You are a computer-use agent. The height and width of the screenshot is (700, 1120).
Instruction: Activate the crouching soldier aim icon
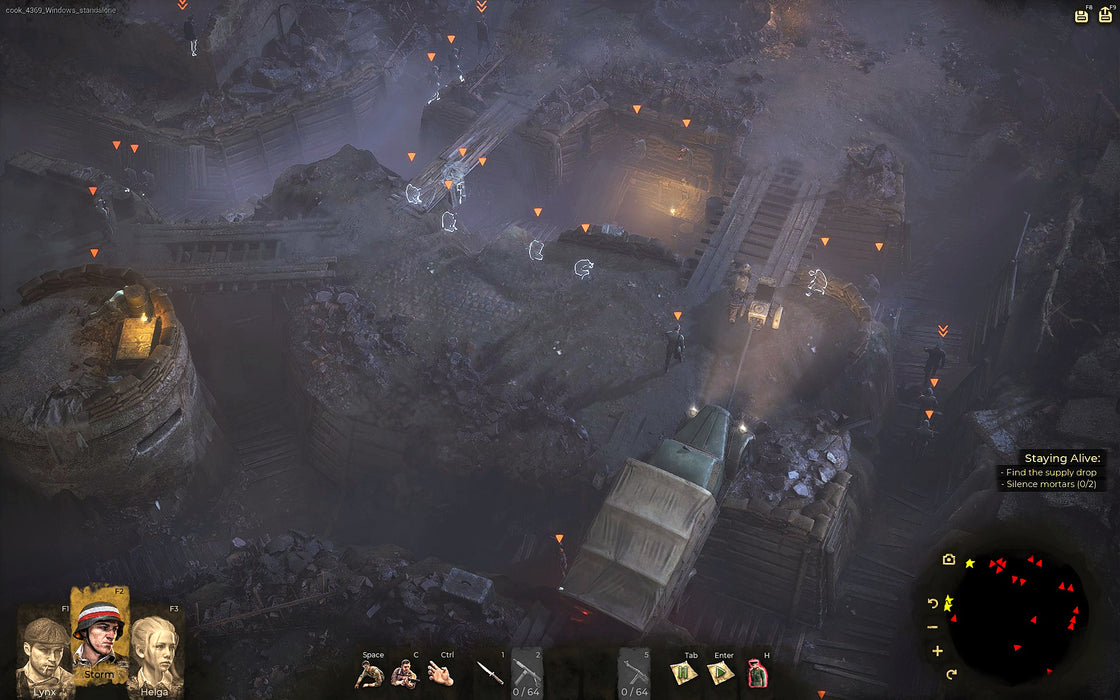pos(404,674)
